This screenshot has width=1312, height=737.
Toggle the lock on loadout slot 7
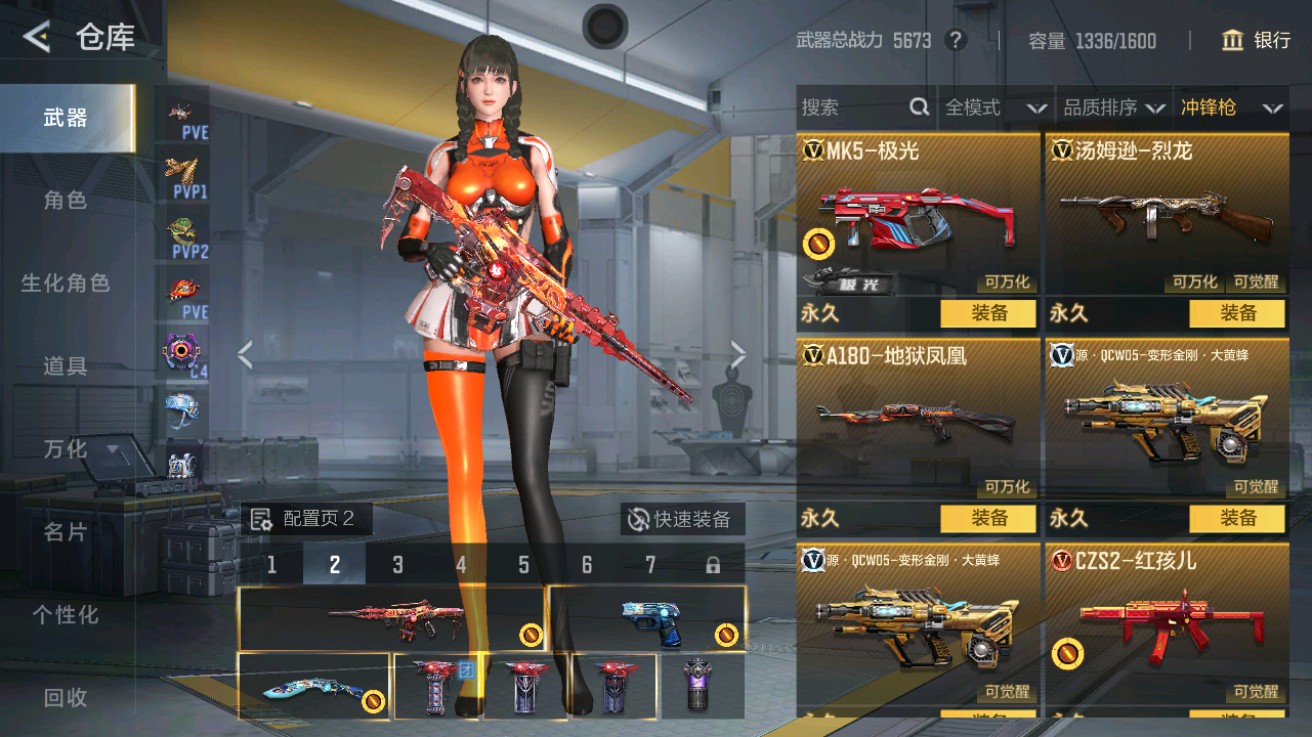[712, 564]
